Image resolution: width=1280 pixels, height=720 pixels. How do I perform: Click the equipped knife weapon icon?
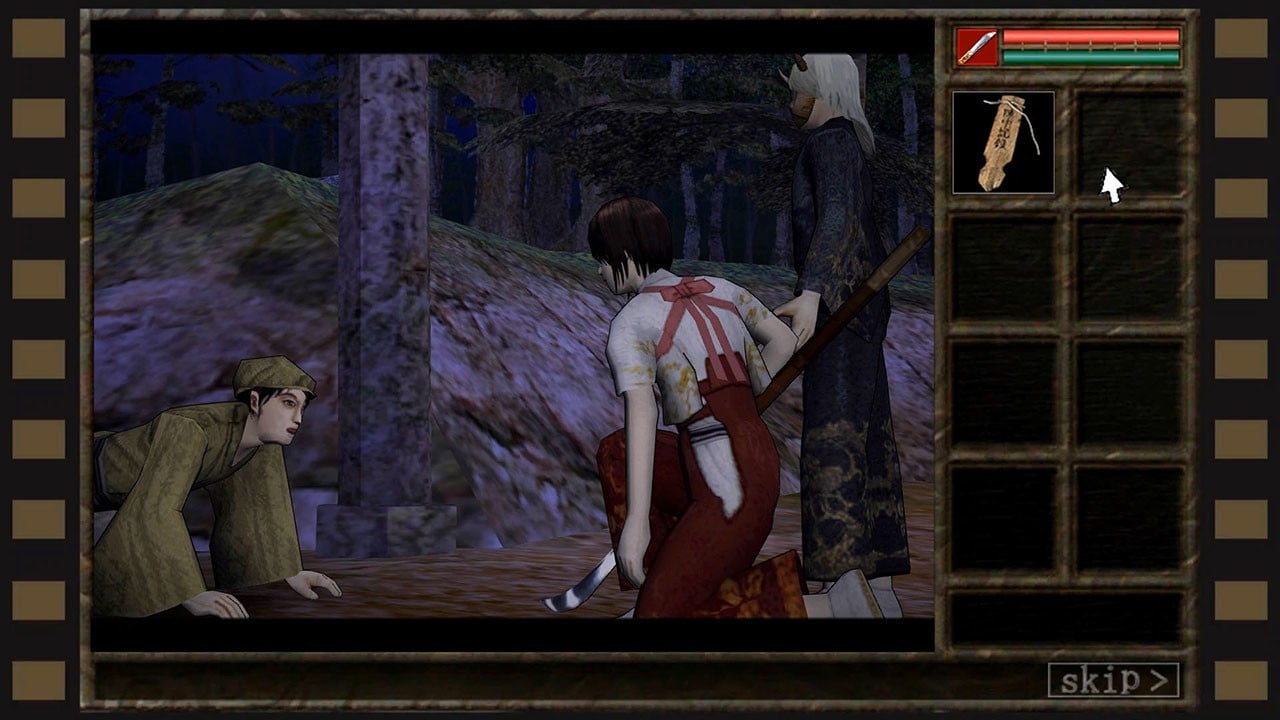coord(976,47)
